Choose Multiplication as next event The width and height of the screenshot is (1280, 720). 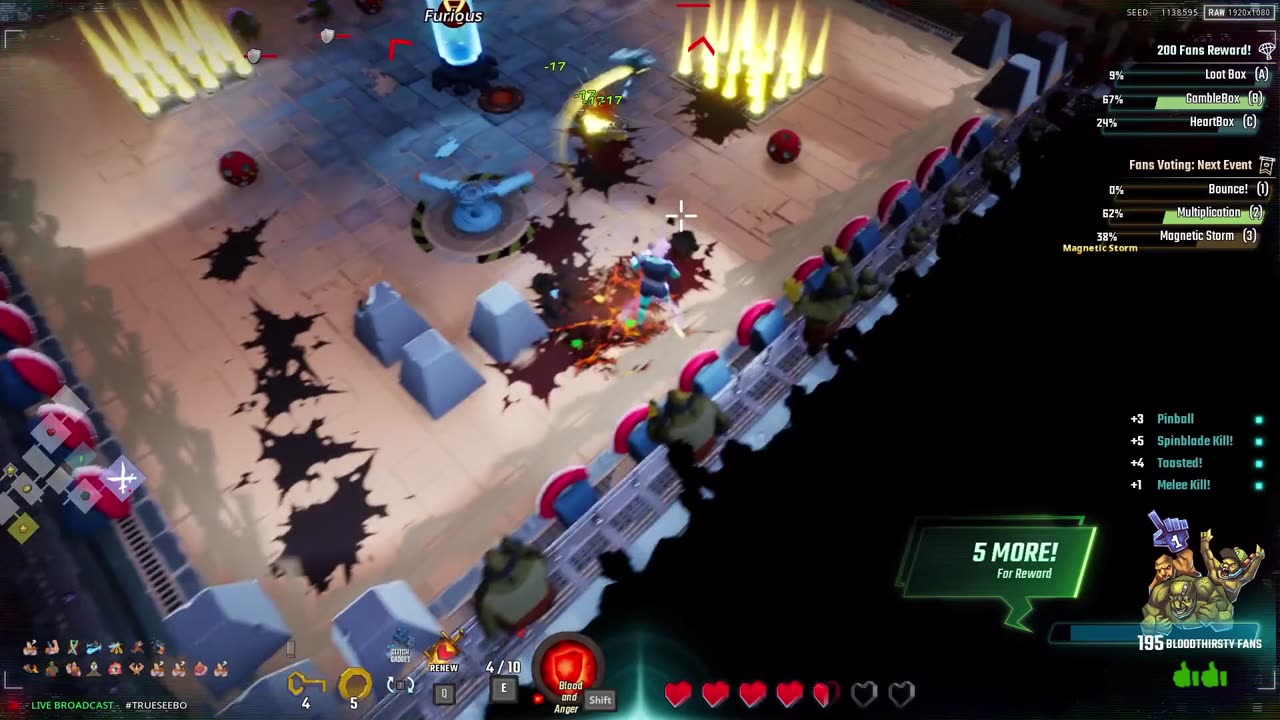click(x=1208, y=212)
